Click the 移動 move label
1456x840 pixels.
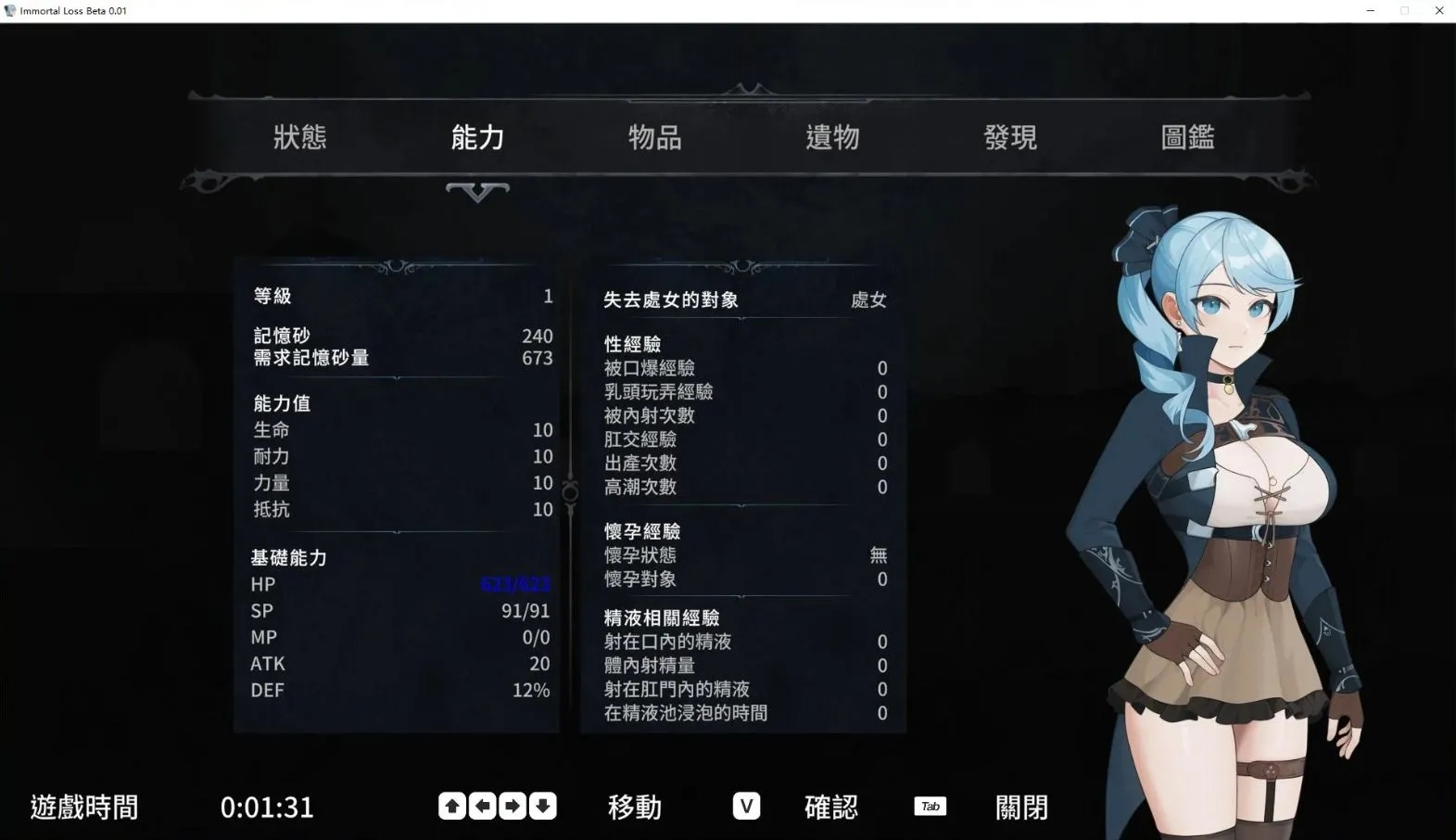click(634, 806)
